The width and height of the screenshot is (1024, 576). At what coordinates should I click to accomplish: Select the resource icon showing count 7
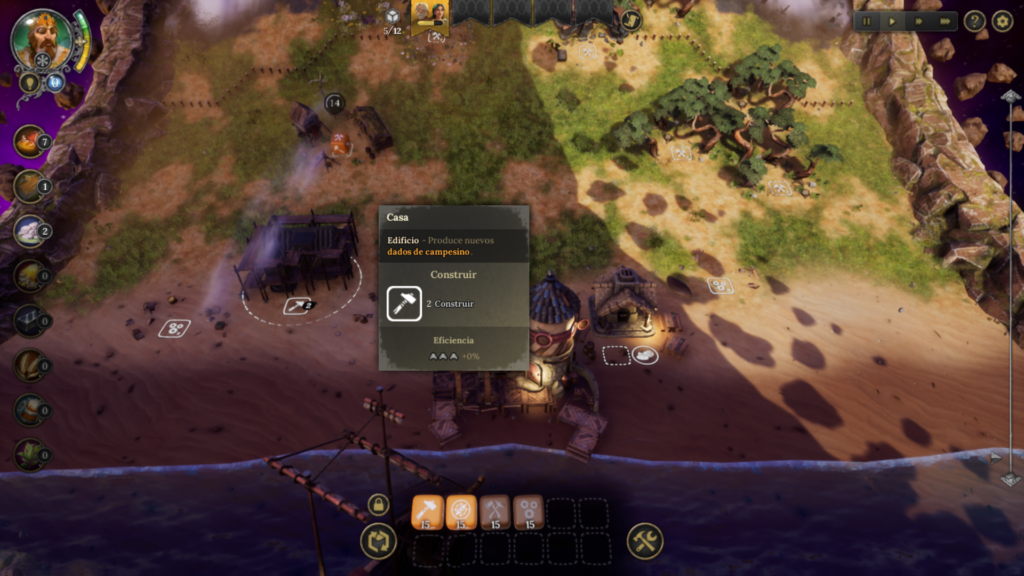(x=30, y=141)
